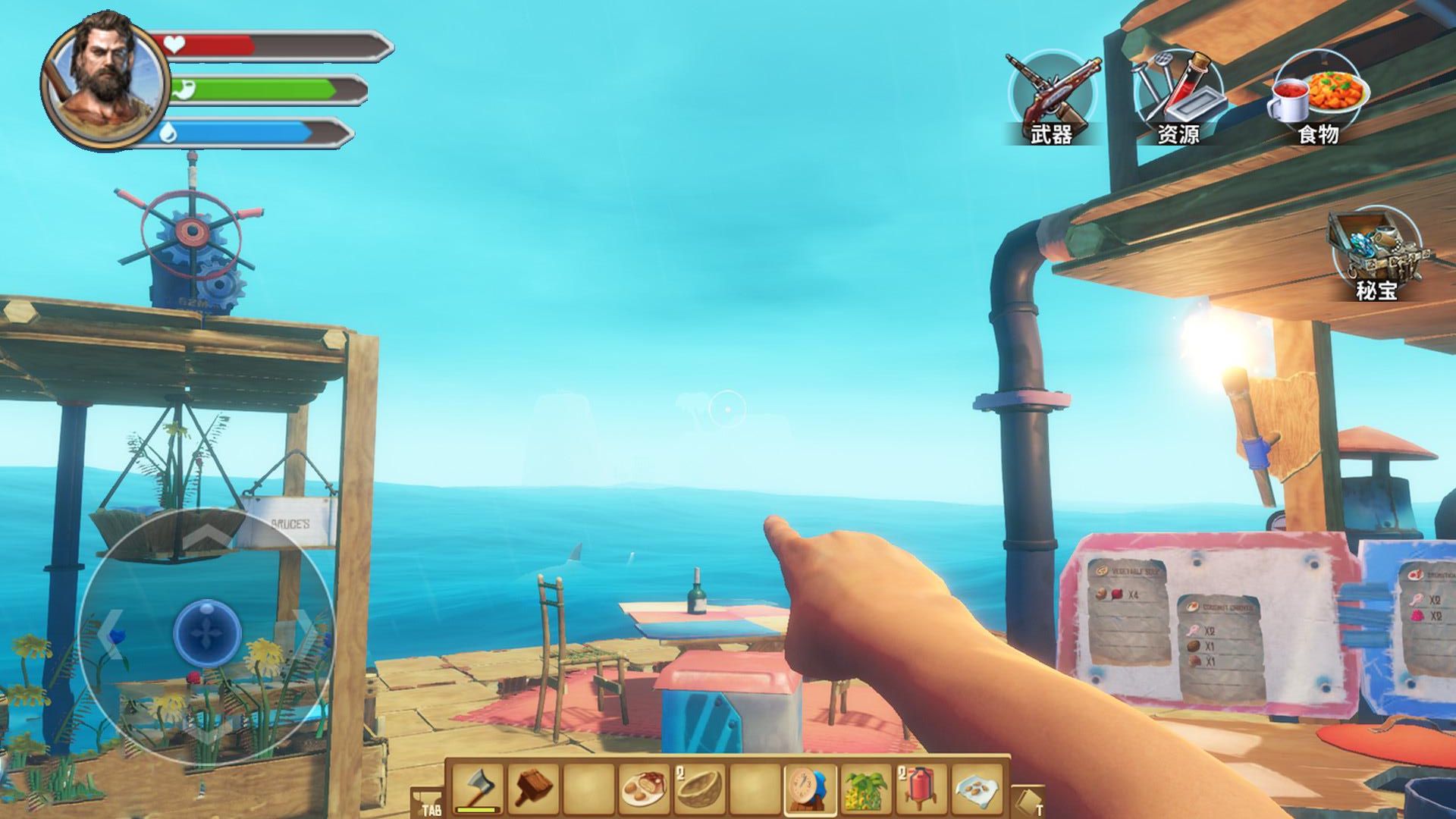
Task: Click the bearded character portrait
Action: [x=102, y=78]
